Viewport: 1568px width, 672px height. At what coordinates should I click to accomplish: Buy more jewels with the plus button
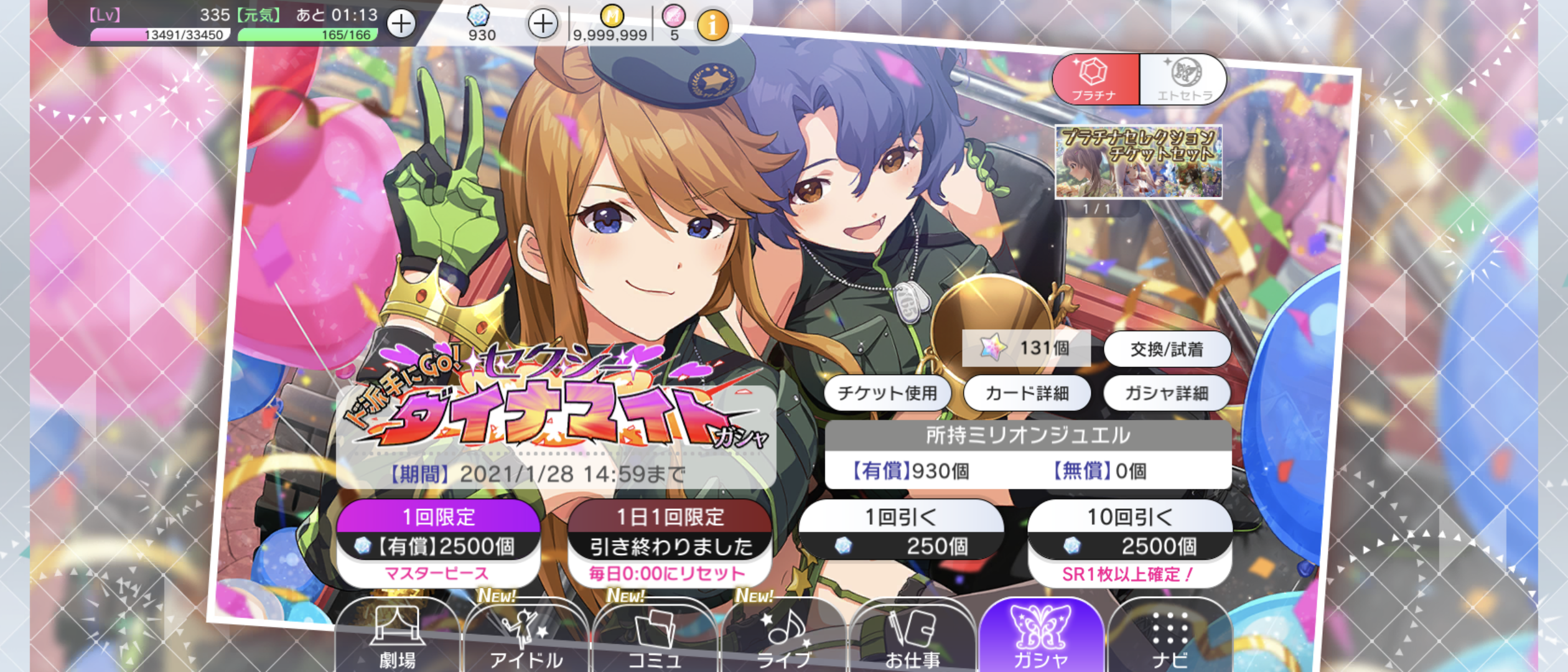[543, 24]
